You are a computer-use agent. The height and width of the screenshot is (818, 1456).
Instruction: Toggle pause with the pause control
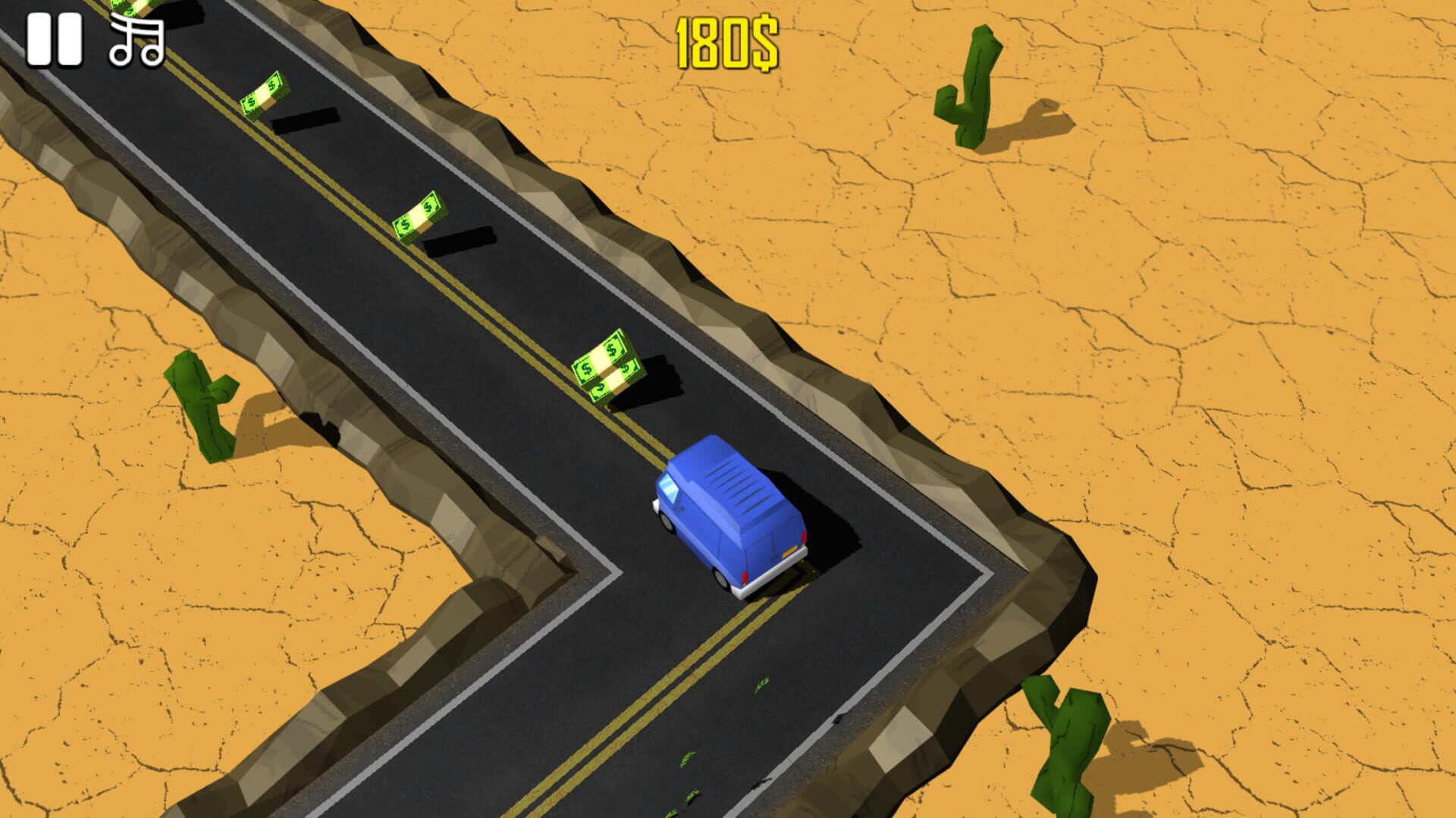tap(55, 42)
